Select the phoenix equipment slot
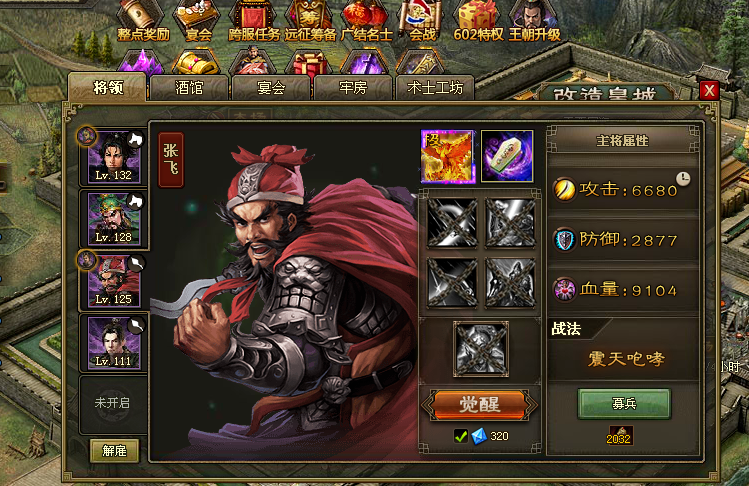The width and height of the screenshot is (749, 486). 447,156
